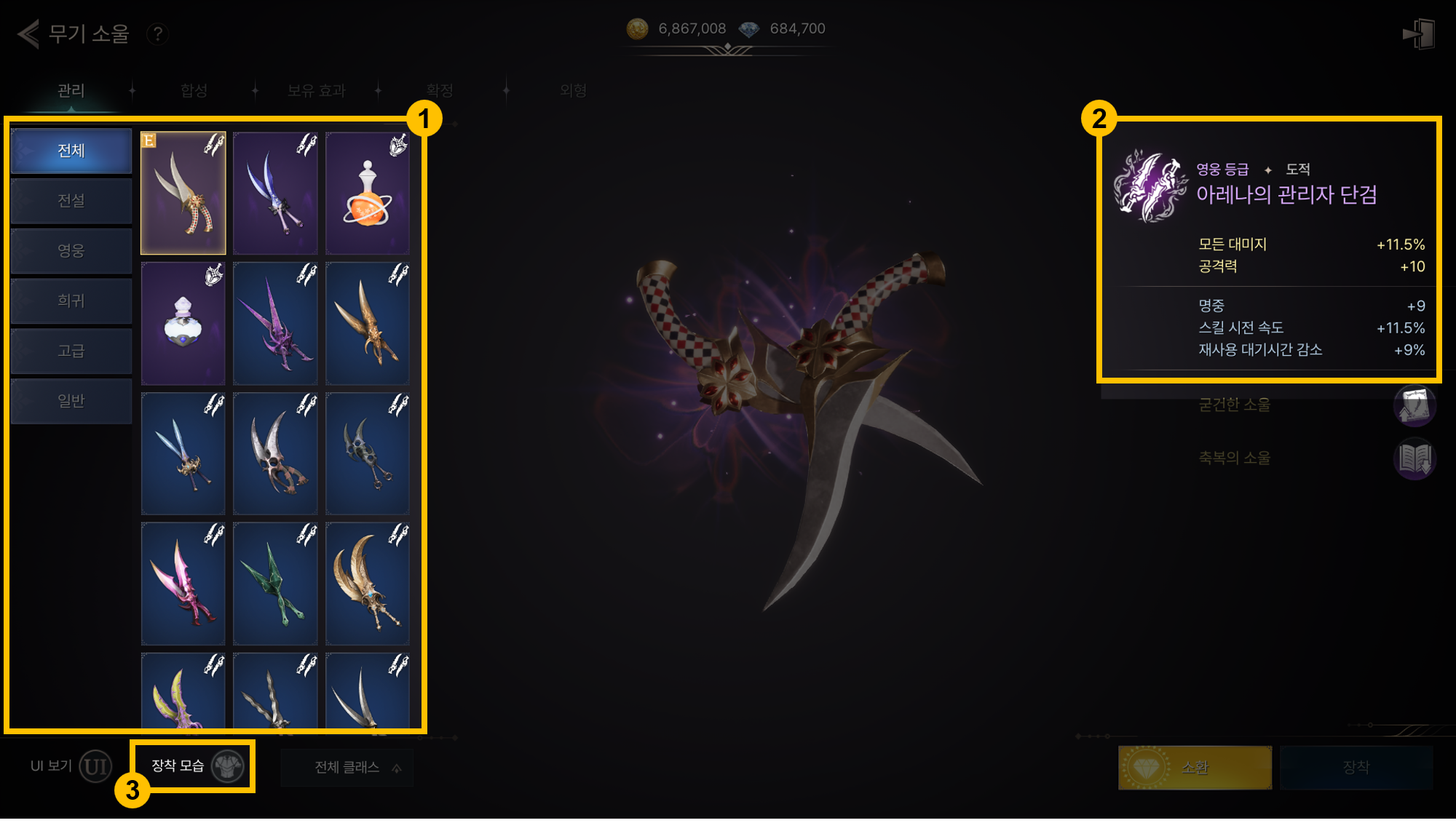
Task: Exit via the door icon
Action: point(1418,34)
